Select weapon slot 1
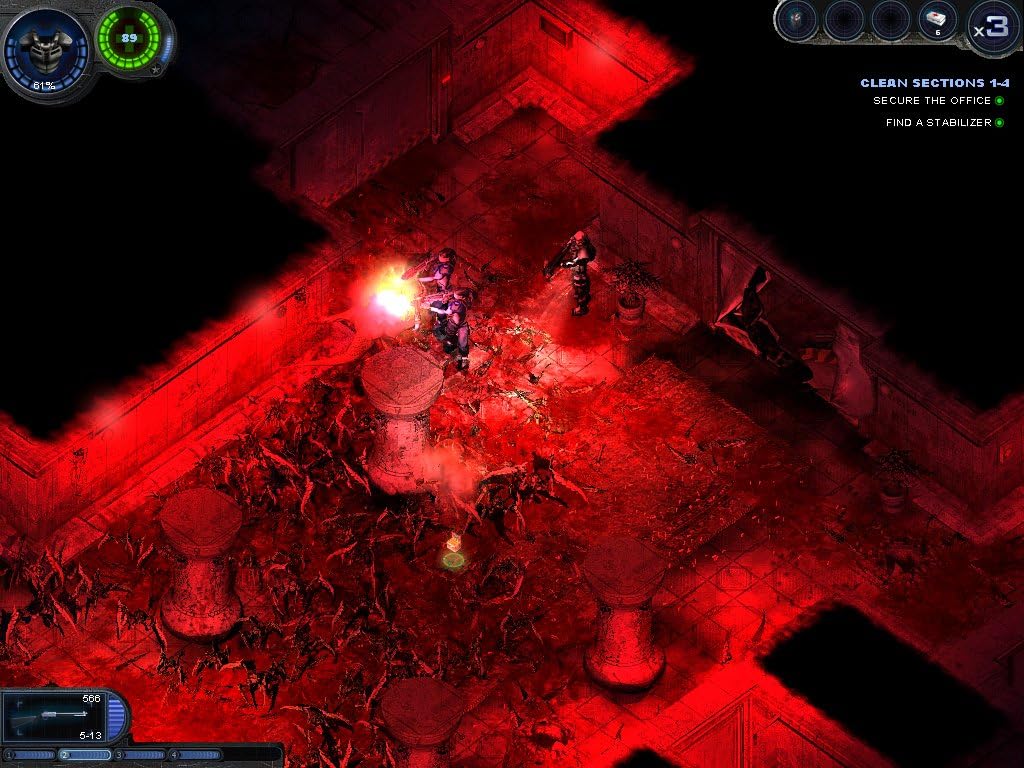Screen dimensions: 1024x768 (32, 754)
